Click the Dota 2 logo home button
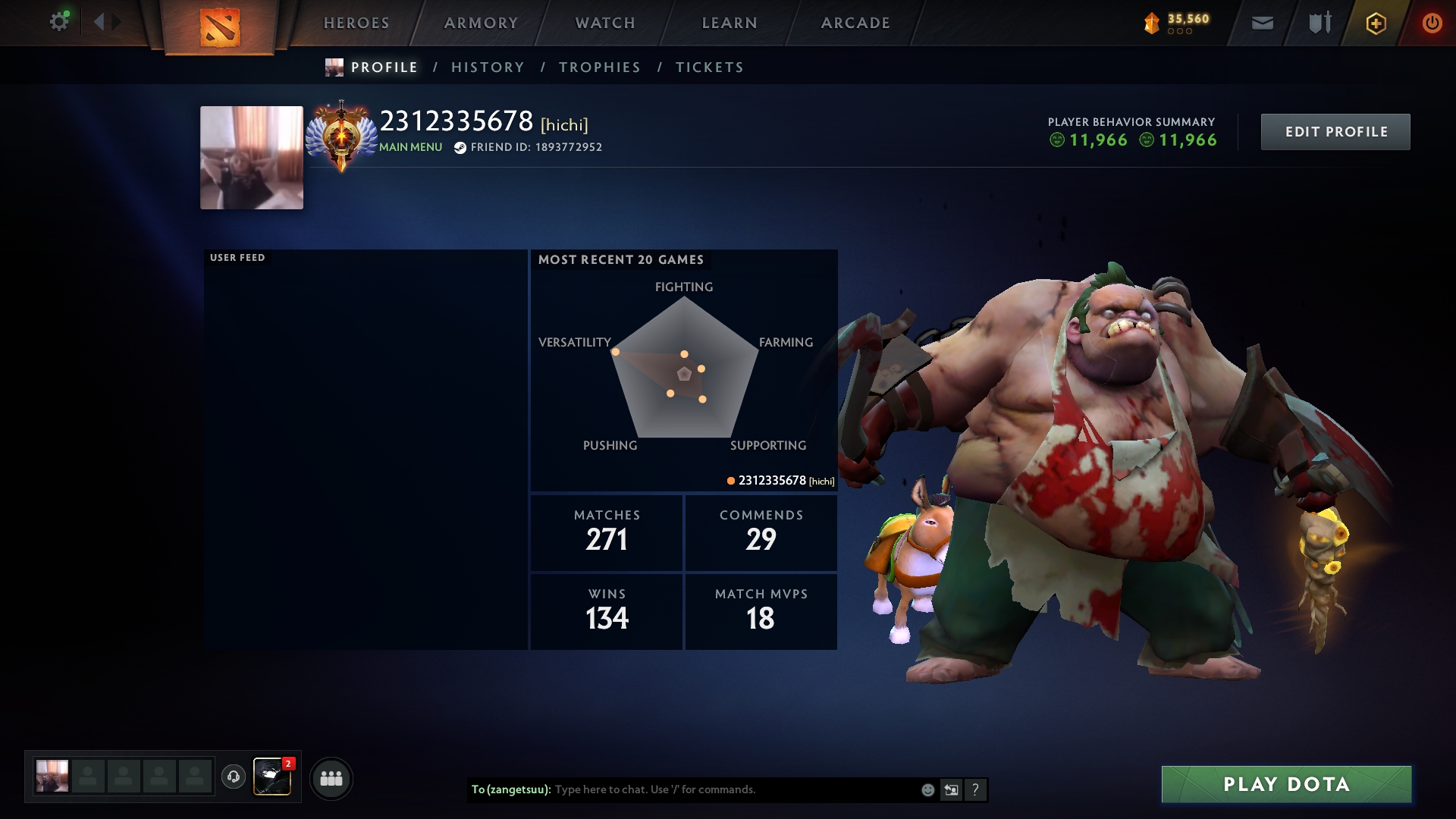The image size is (1456, 819). tap(220, 27)
